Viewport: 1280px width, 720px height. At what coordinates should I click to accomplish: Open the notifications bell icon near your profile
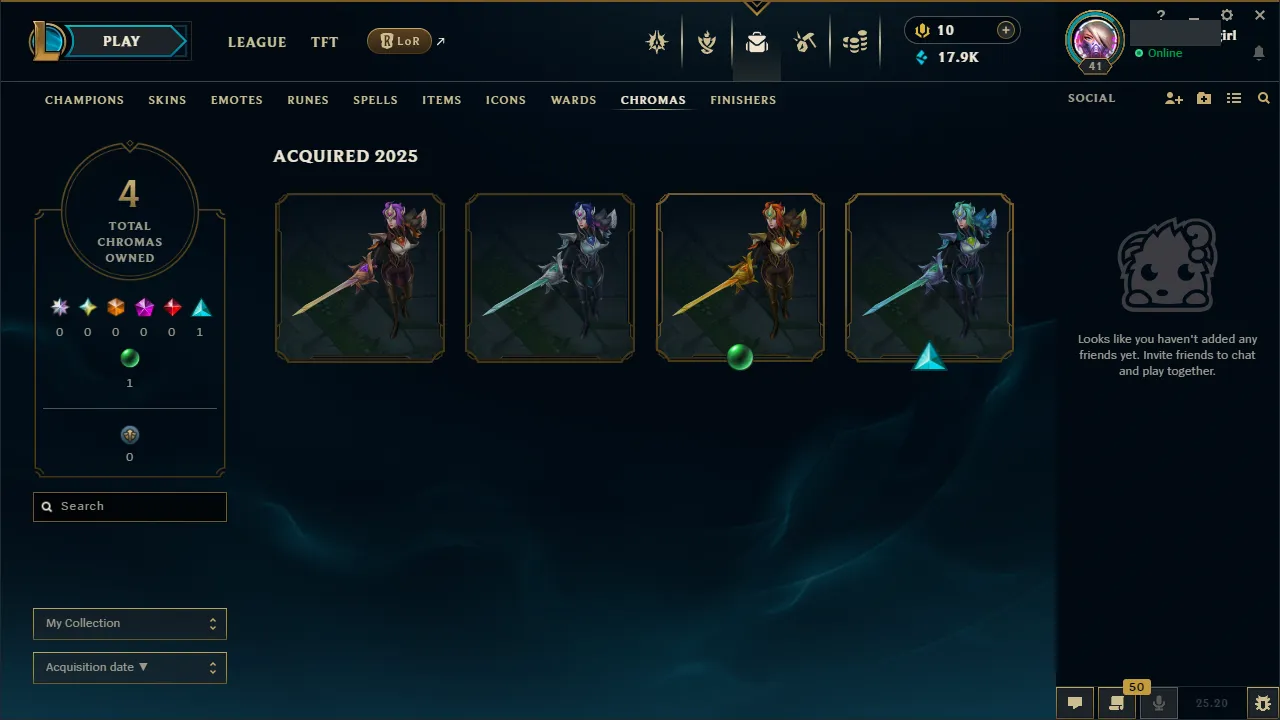pyautogui.click(x=1258, y=52)
